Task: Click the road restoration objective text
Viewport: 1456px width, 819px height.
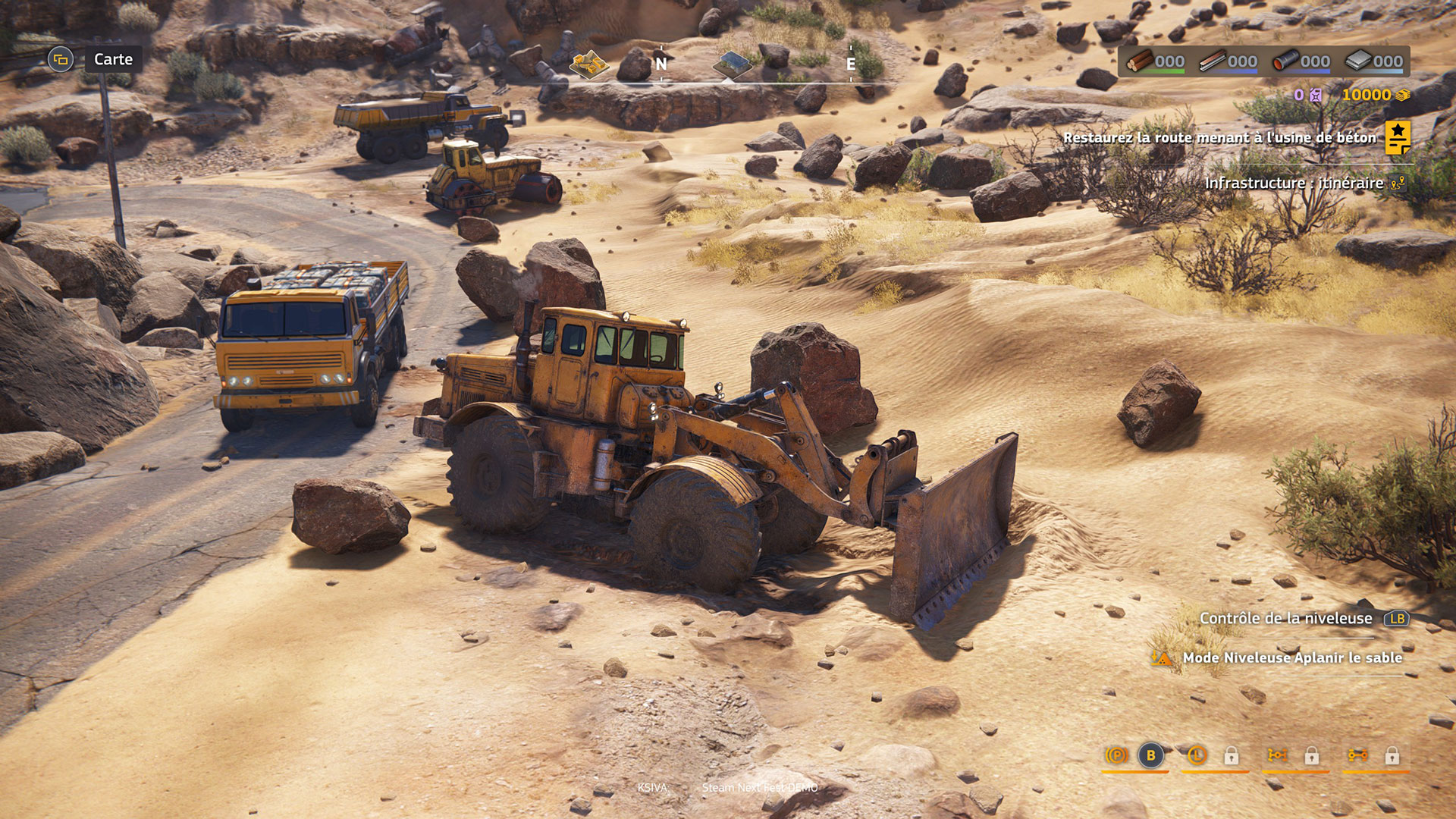Action: click(x=1219, y=137)
